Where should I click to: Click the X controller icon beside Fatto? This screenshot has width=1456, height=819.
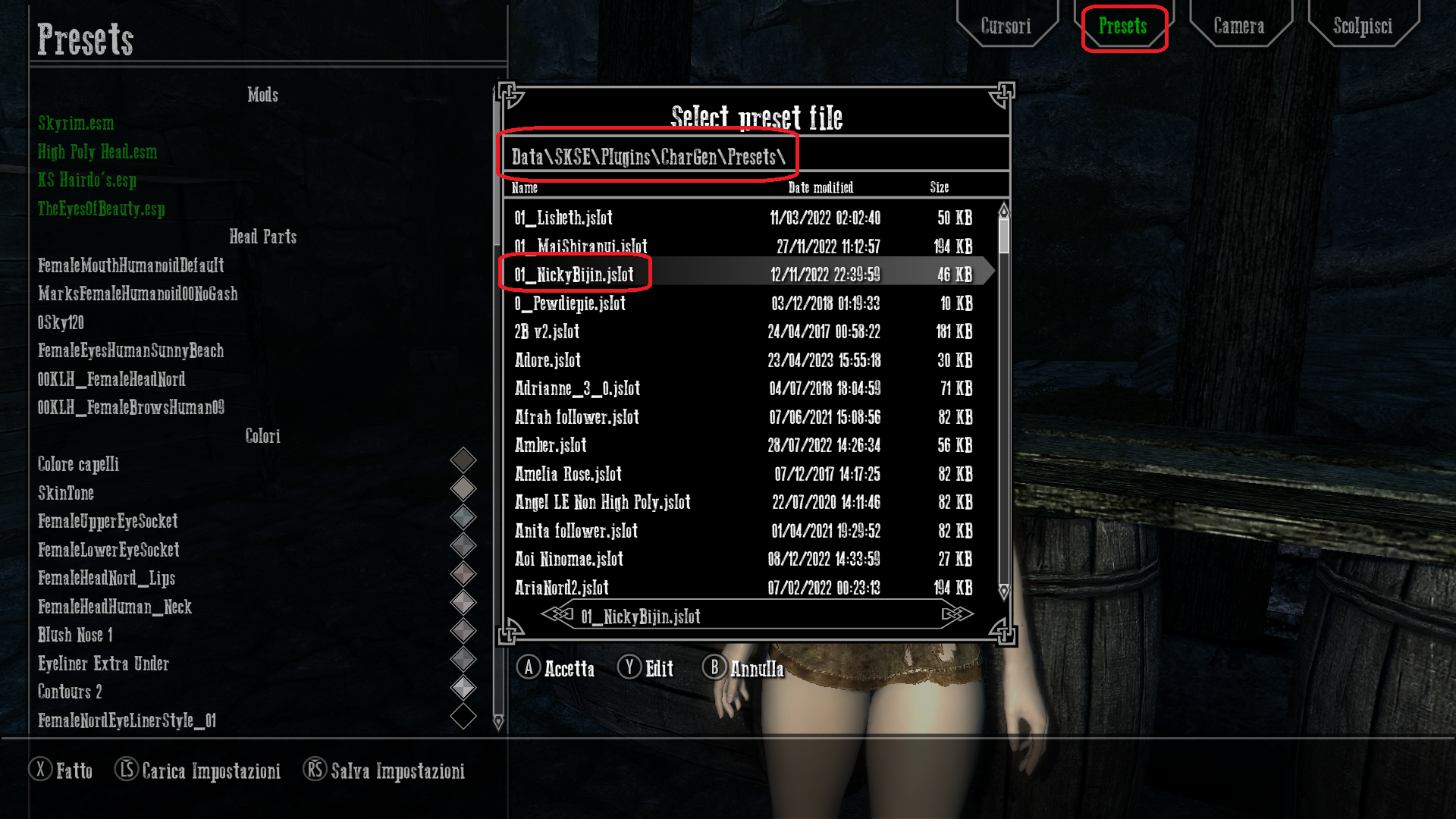point(41,771)
